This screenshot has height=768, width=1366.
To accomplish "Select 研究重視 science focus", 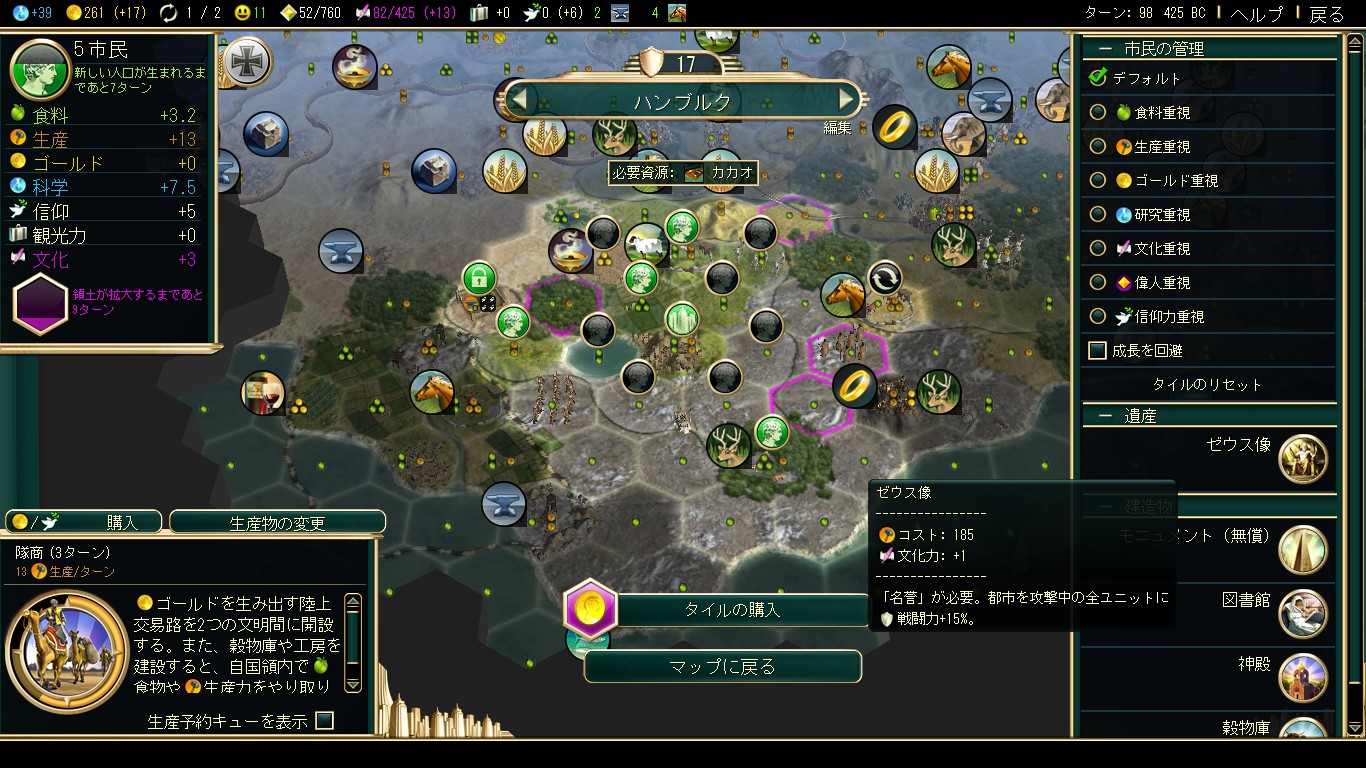I will pyautogui.click(x=1098, y=215).
